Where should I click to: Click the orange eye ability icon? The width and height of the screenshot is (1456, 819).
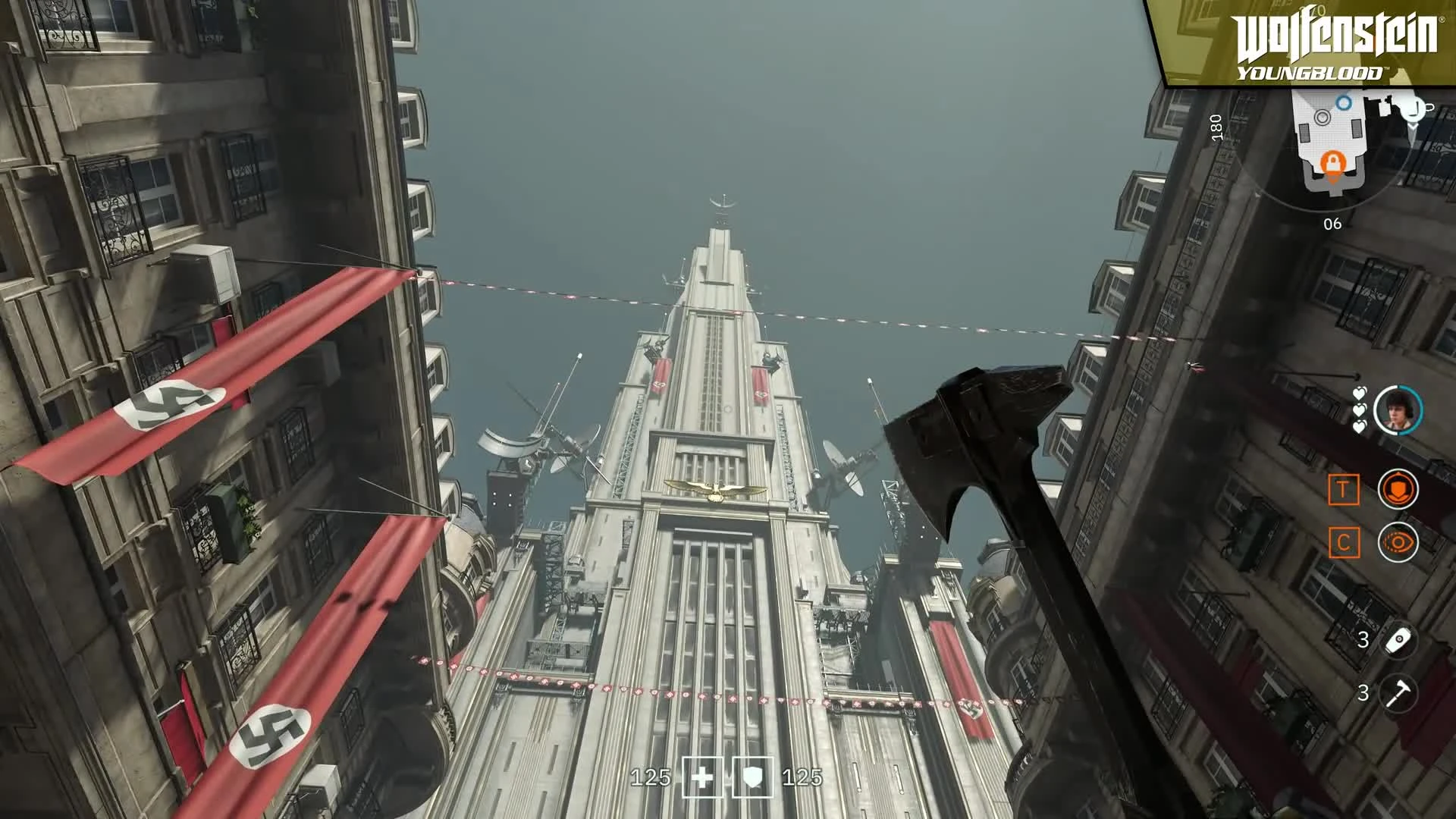(1399, 541)
